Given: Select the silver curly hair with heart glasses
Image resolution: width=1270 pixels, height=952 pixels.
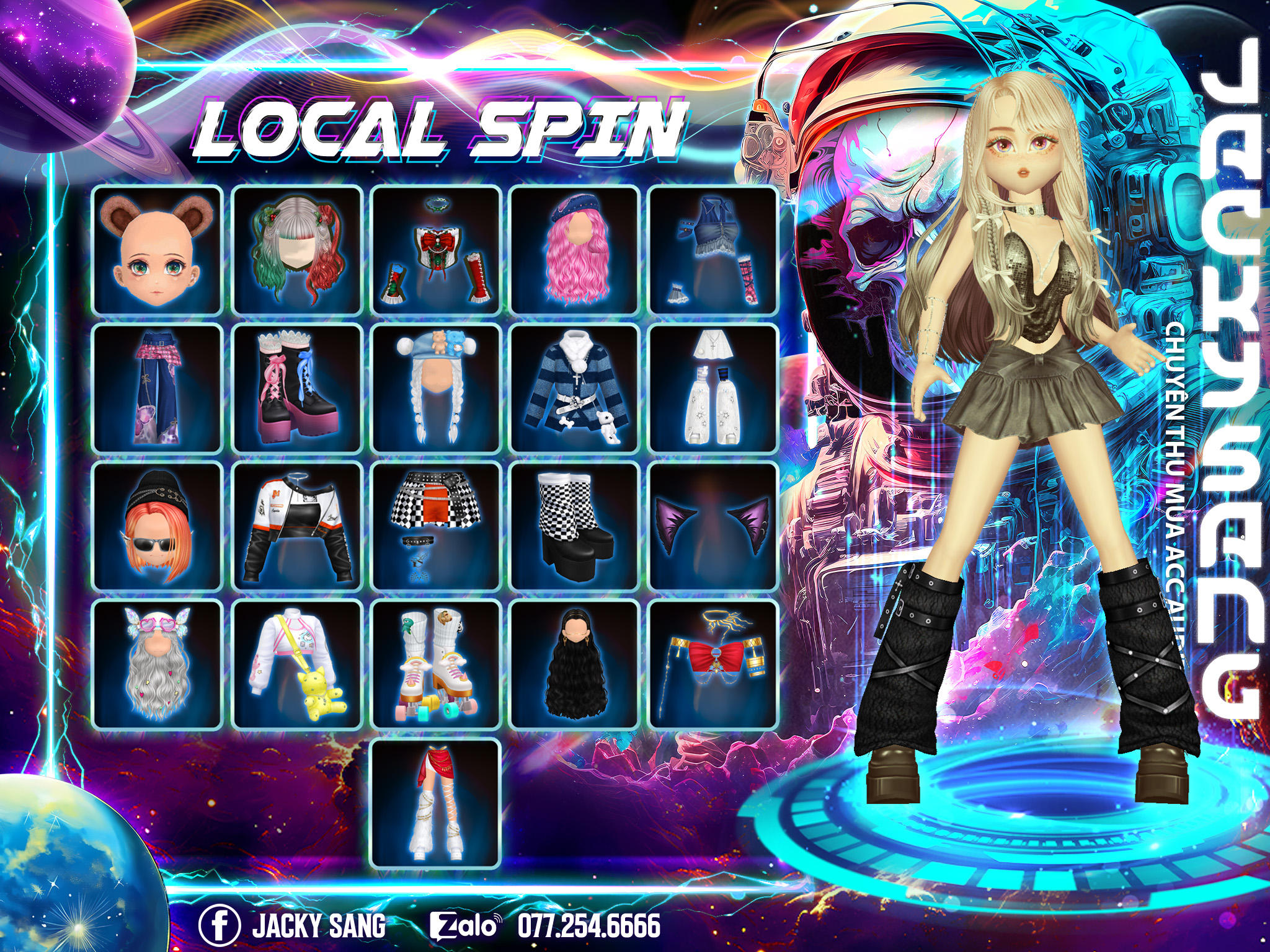Looking at the screenshot, I should click(157, 664).
